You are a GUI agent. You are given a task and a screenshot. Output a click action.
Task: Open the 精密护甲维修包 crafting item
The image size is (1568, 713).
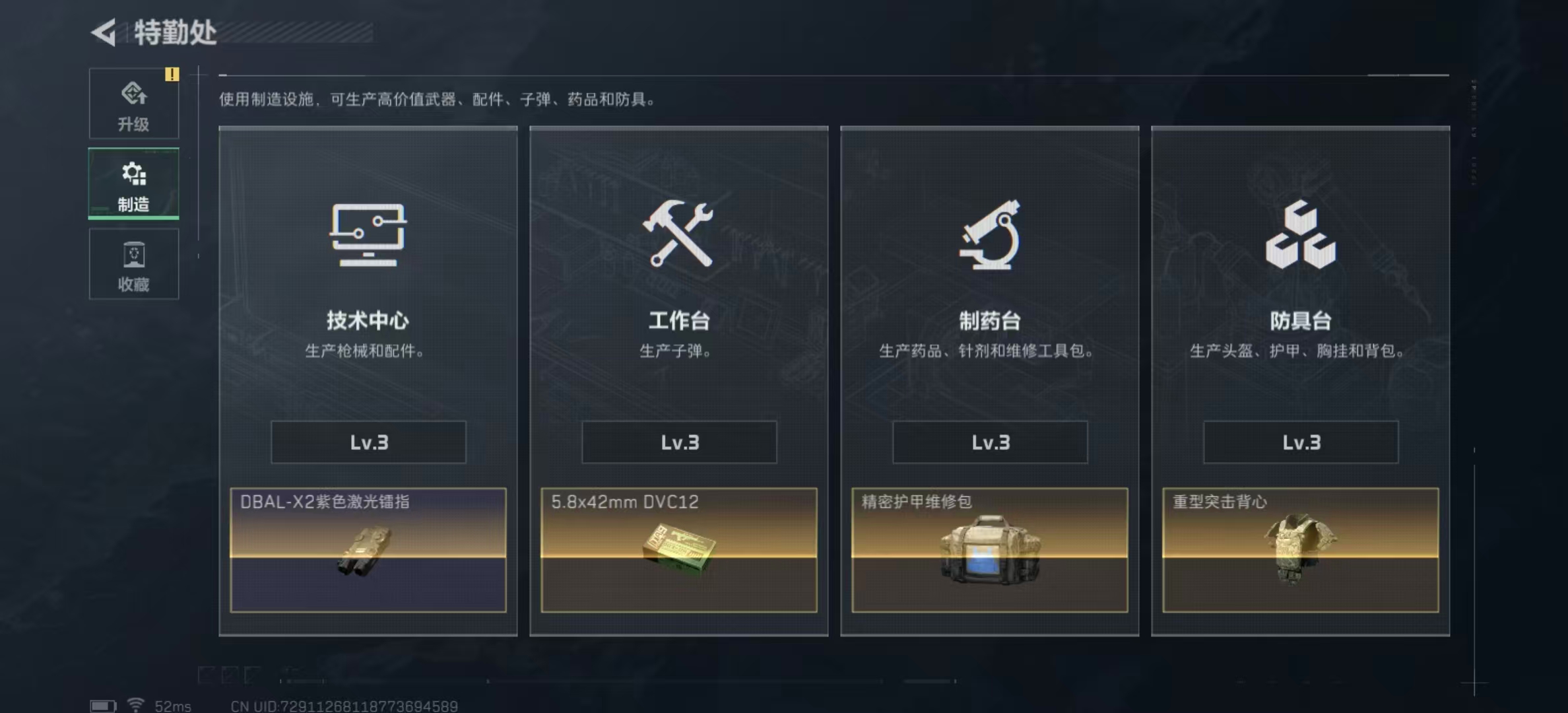tap(989, 551)
